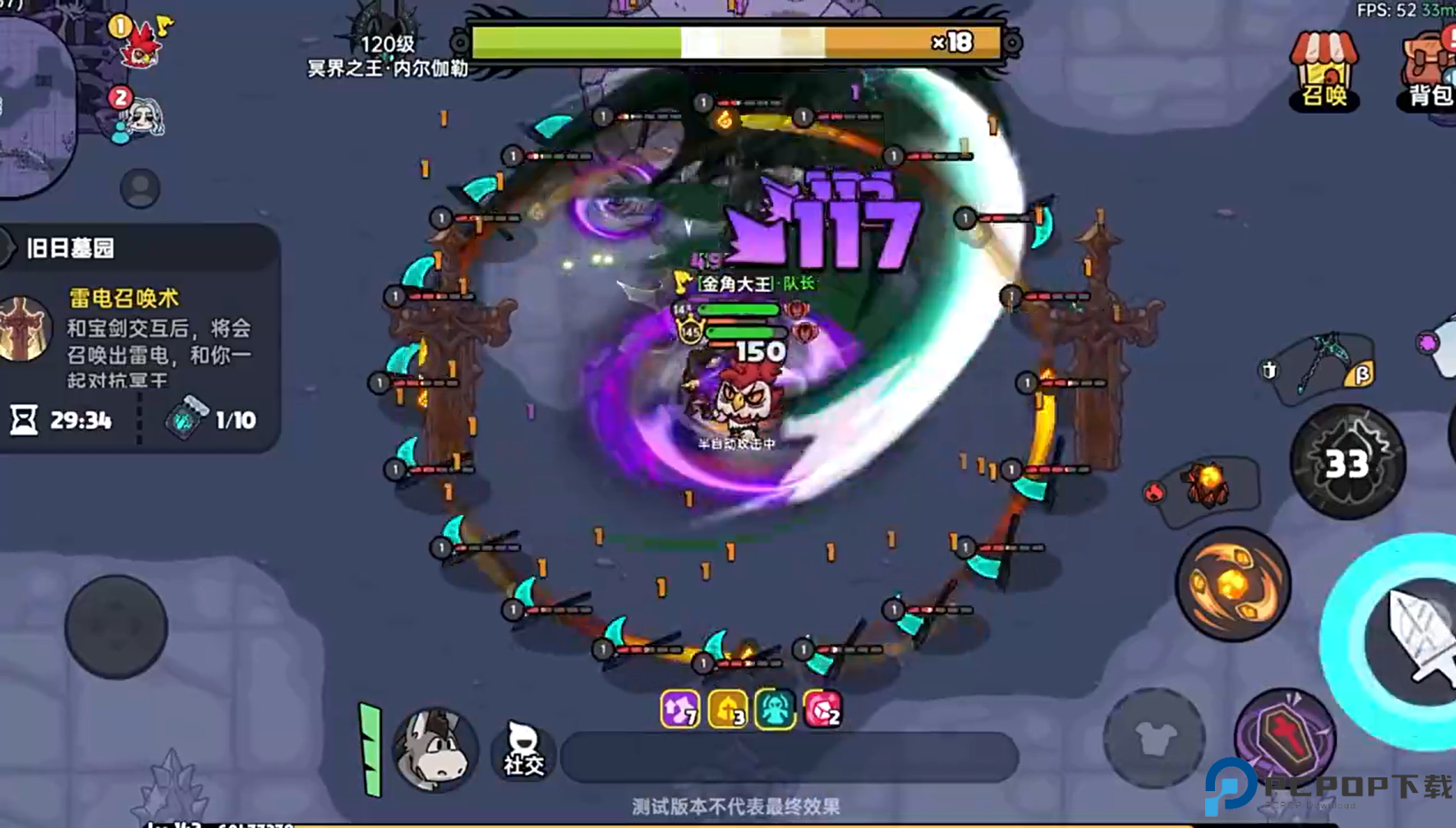
Task: Use the red coffin skill
Action: pyautogui.click(x=1286, y=738)
